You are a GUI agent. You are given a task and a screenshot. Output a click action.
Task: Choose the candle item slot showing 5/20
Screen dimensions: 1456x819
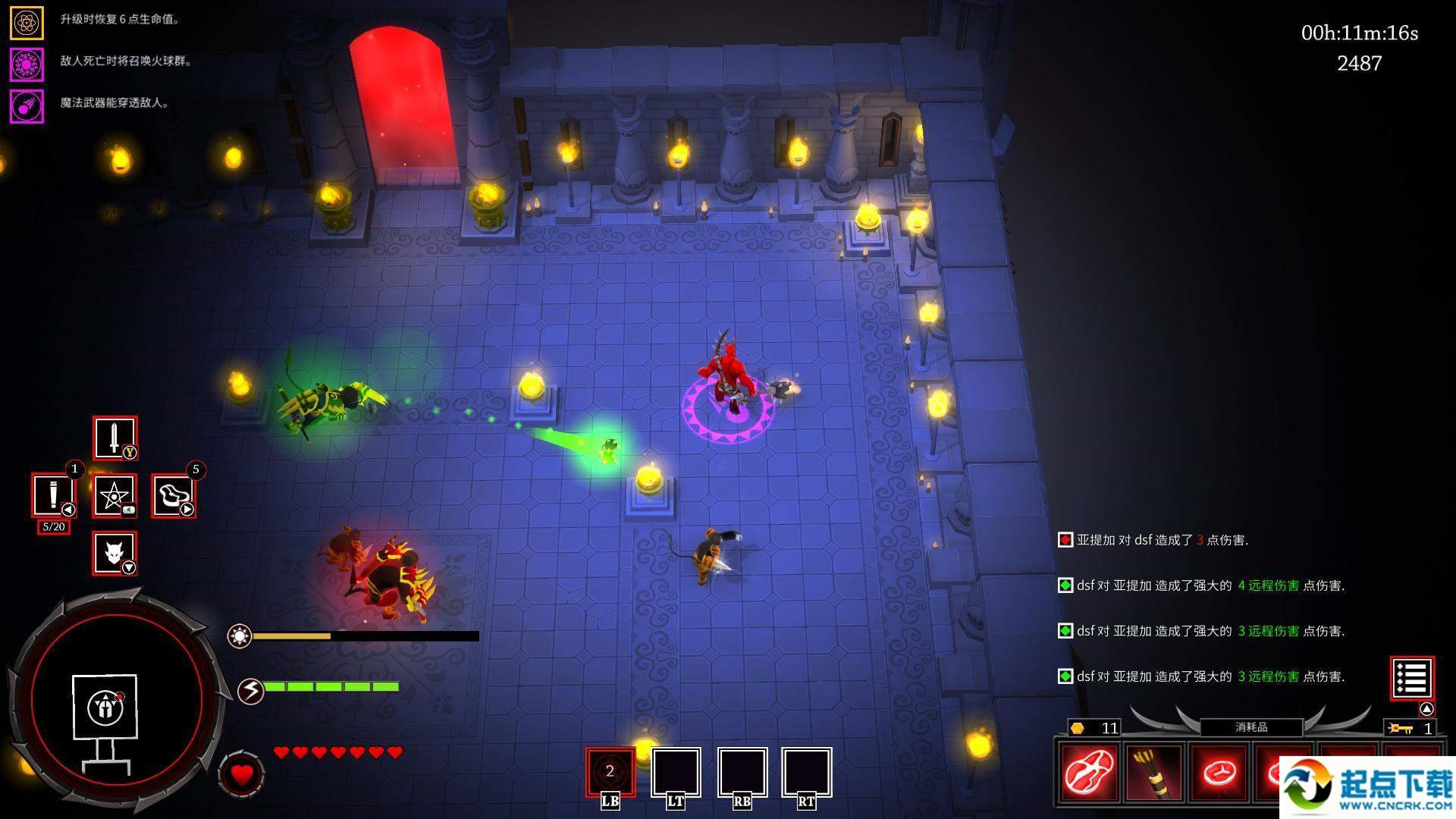(52, 495)
